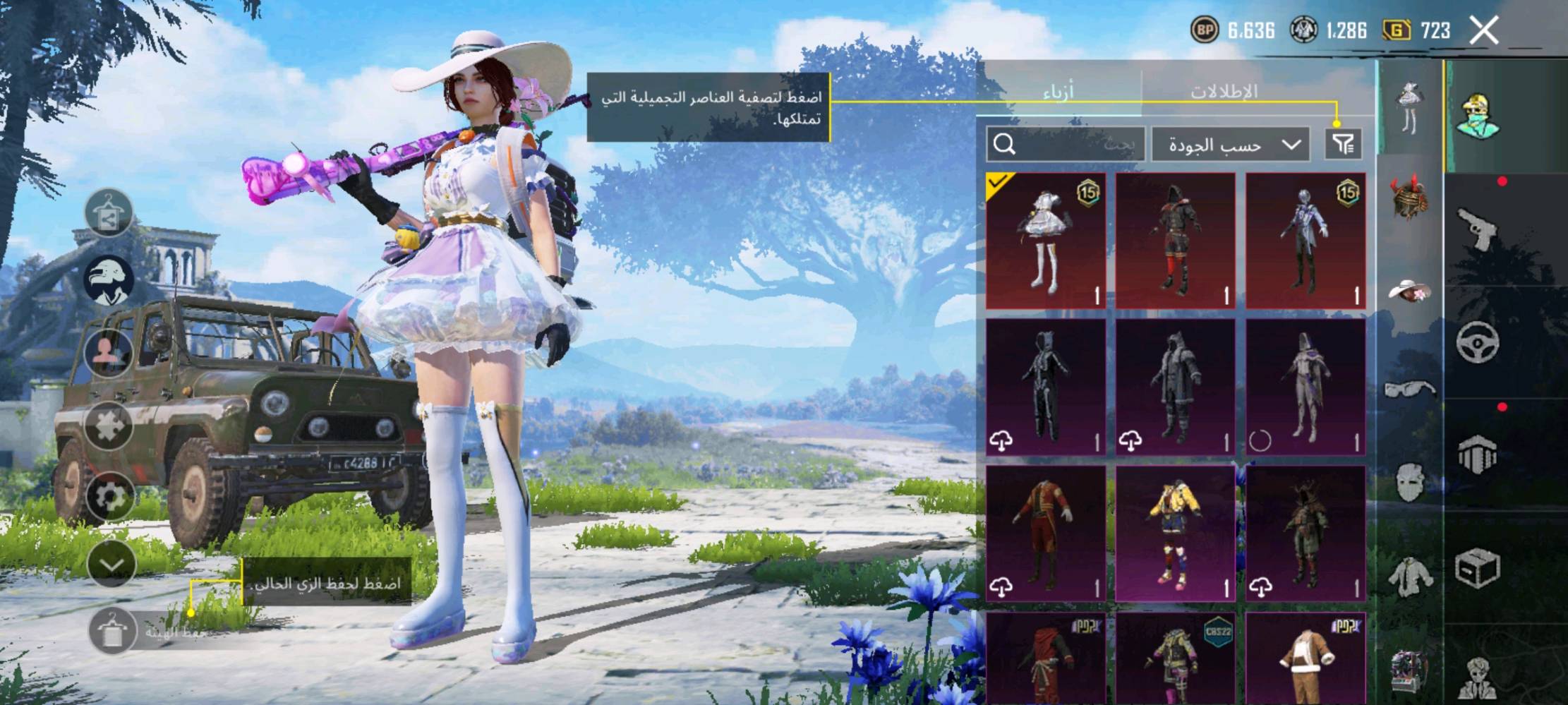Viewport: 1568px width, 705px height.
Task: Open the steering wheel vehicles category
Action: coord(1477,342)
